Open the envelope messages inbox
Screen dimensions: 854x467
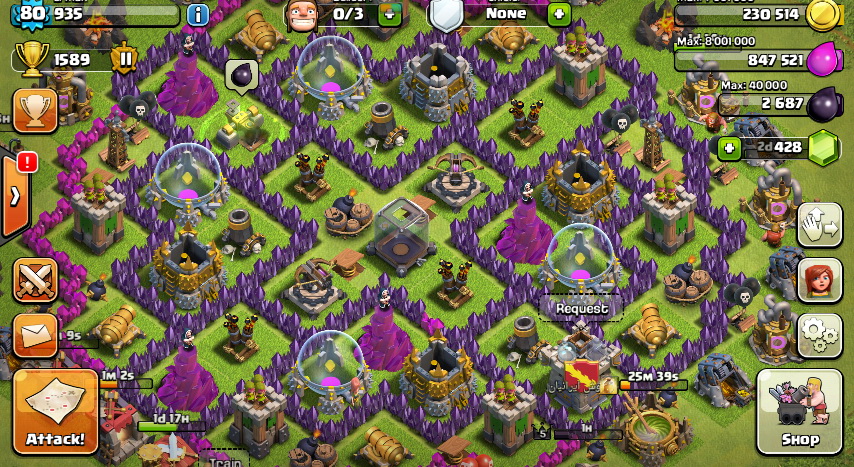pyautogui.click(x=35, y=335)
